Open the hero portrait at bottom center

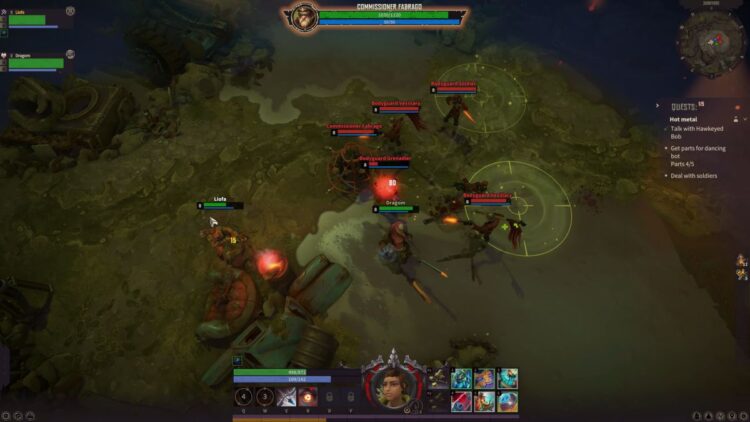coord(393,386)
